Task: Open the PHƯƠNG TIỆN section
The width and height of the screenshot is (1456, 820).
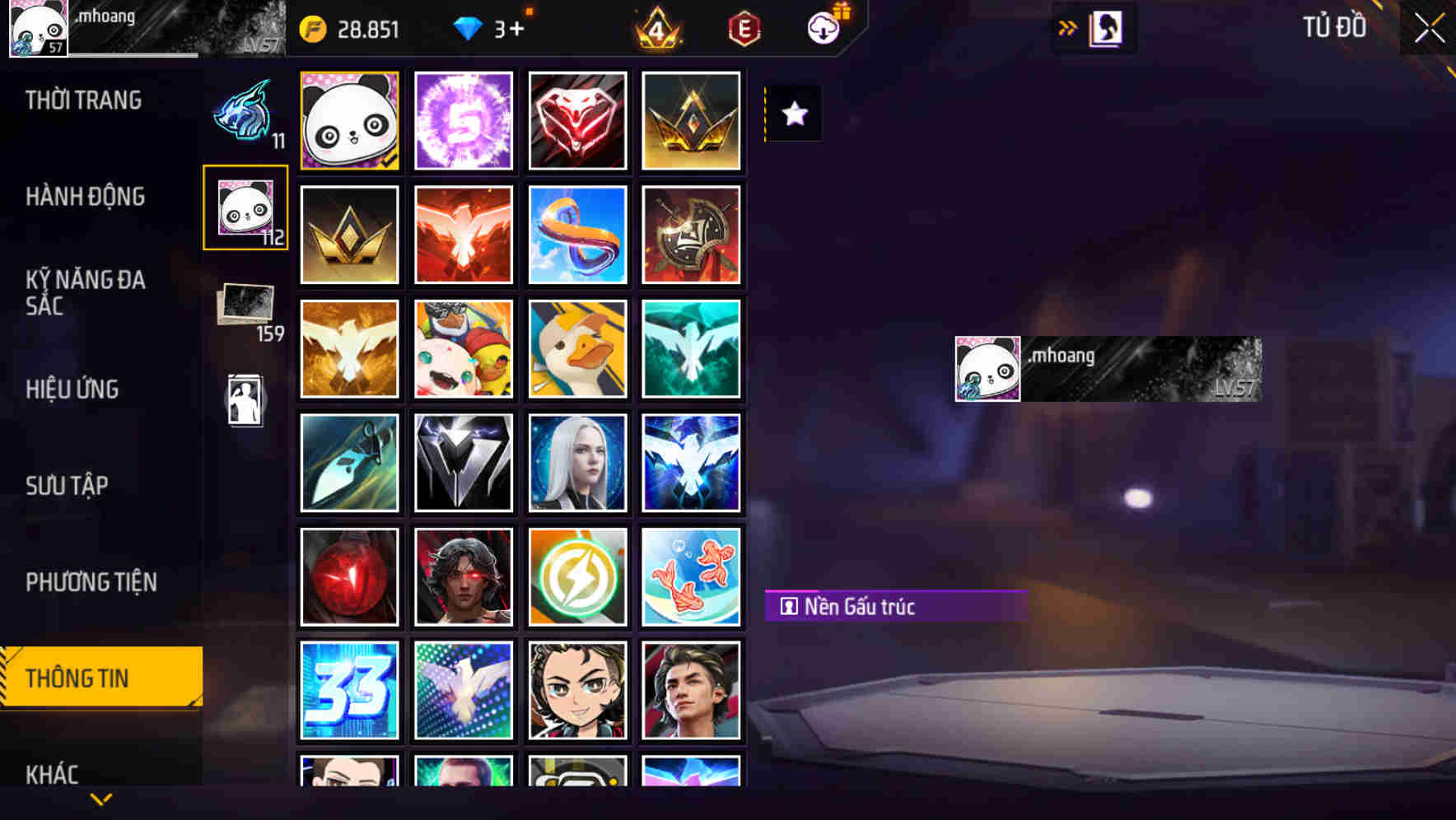Action: coord(91,582)
